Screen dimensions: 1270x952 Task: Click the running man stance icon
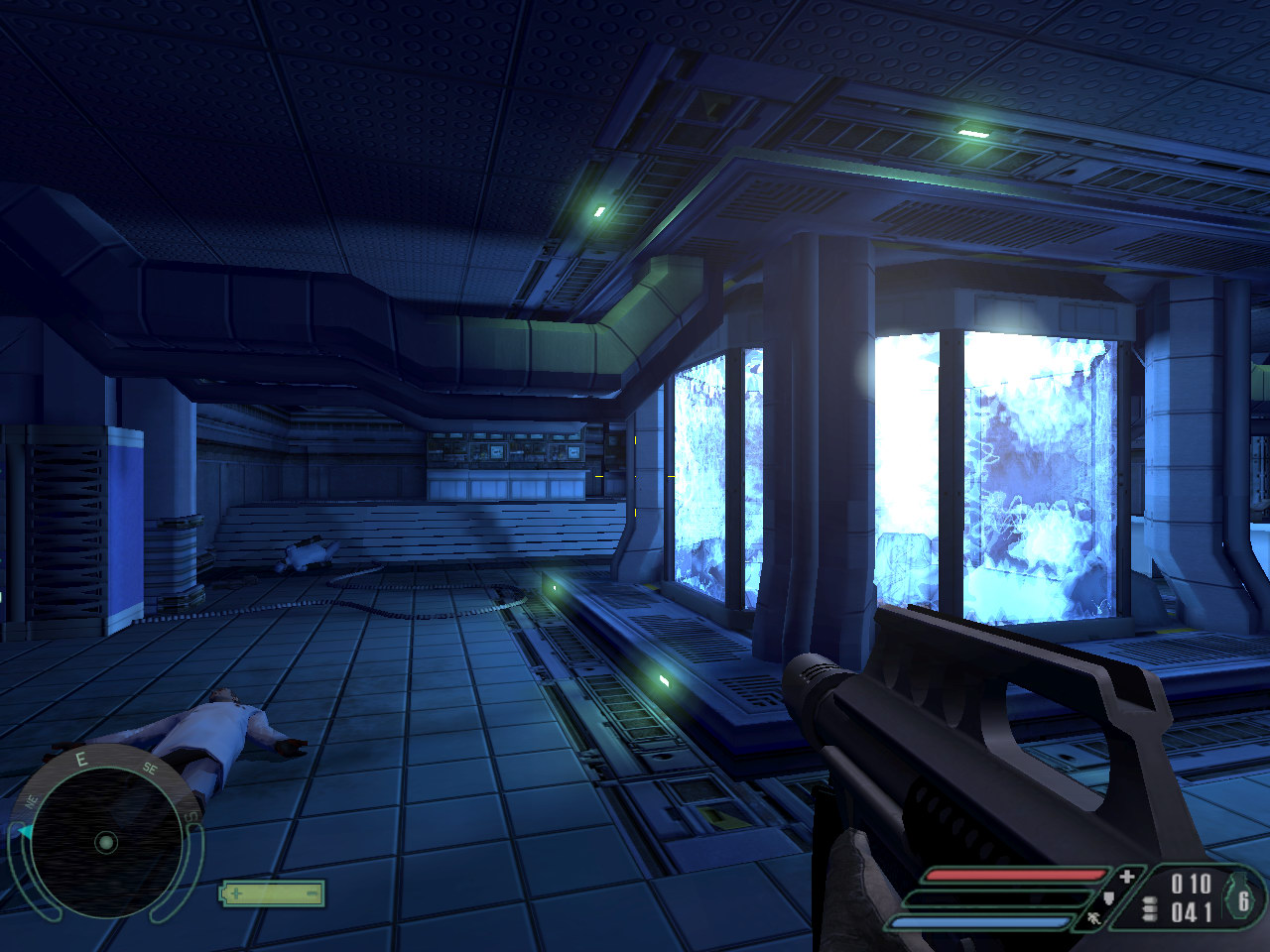(x=1092, y=918)
